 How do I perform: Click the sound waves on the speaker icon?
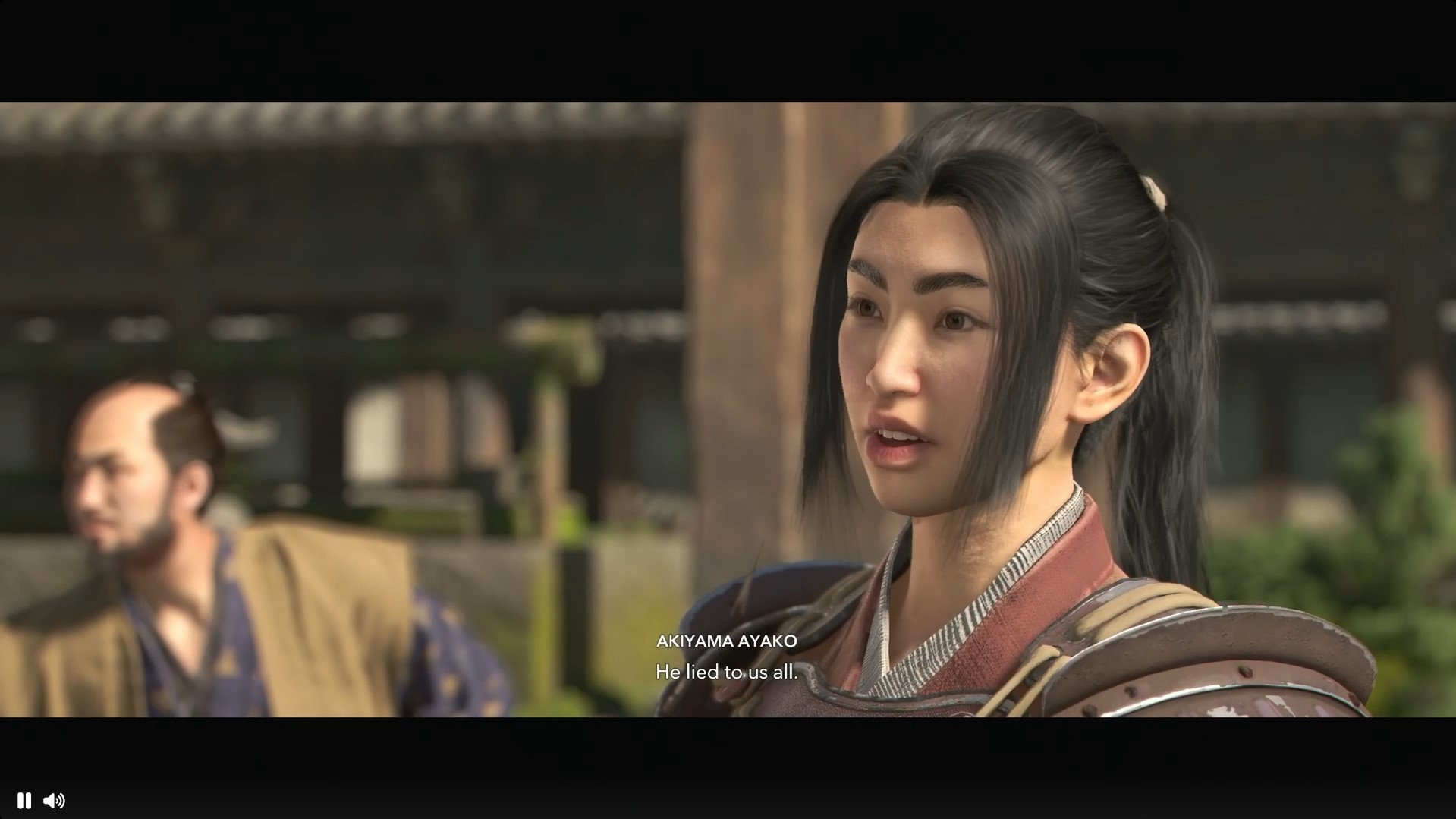[x=61, y=801]
